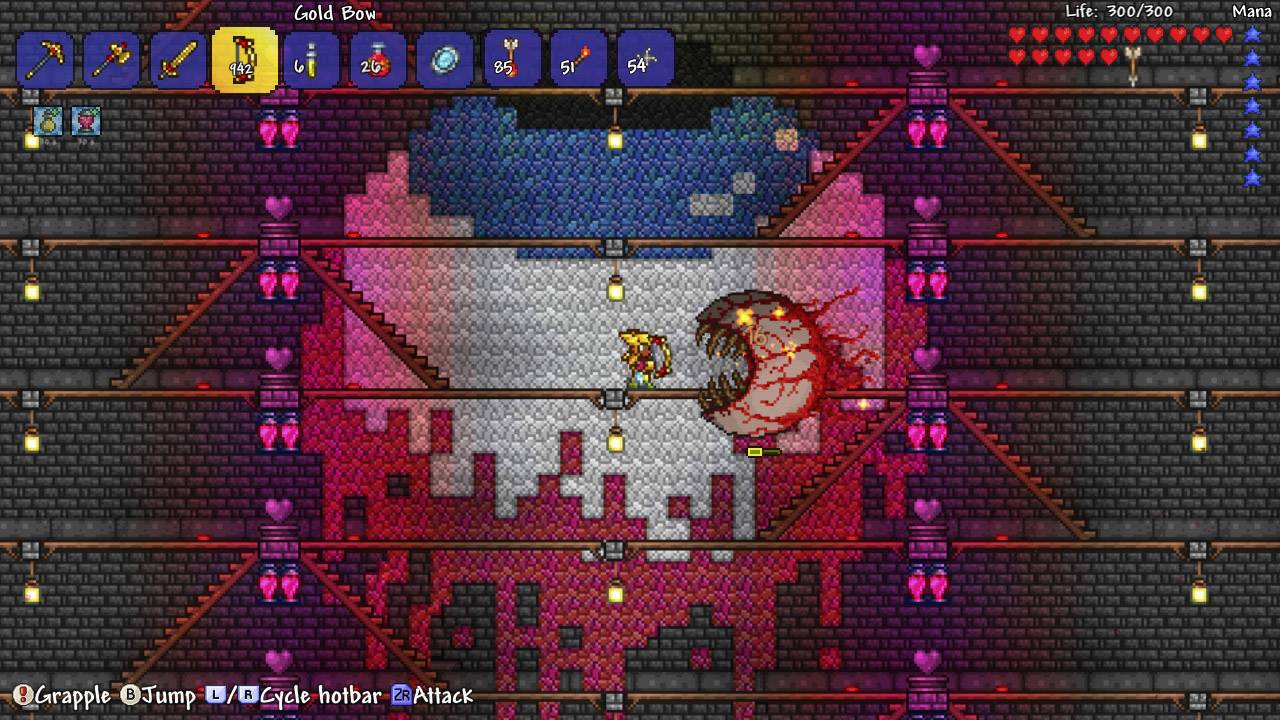Select the Magic Mirror in the hotbar
1280x720 pixels.
click(443, 58)
